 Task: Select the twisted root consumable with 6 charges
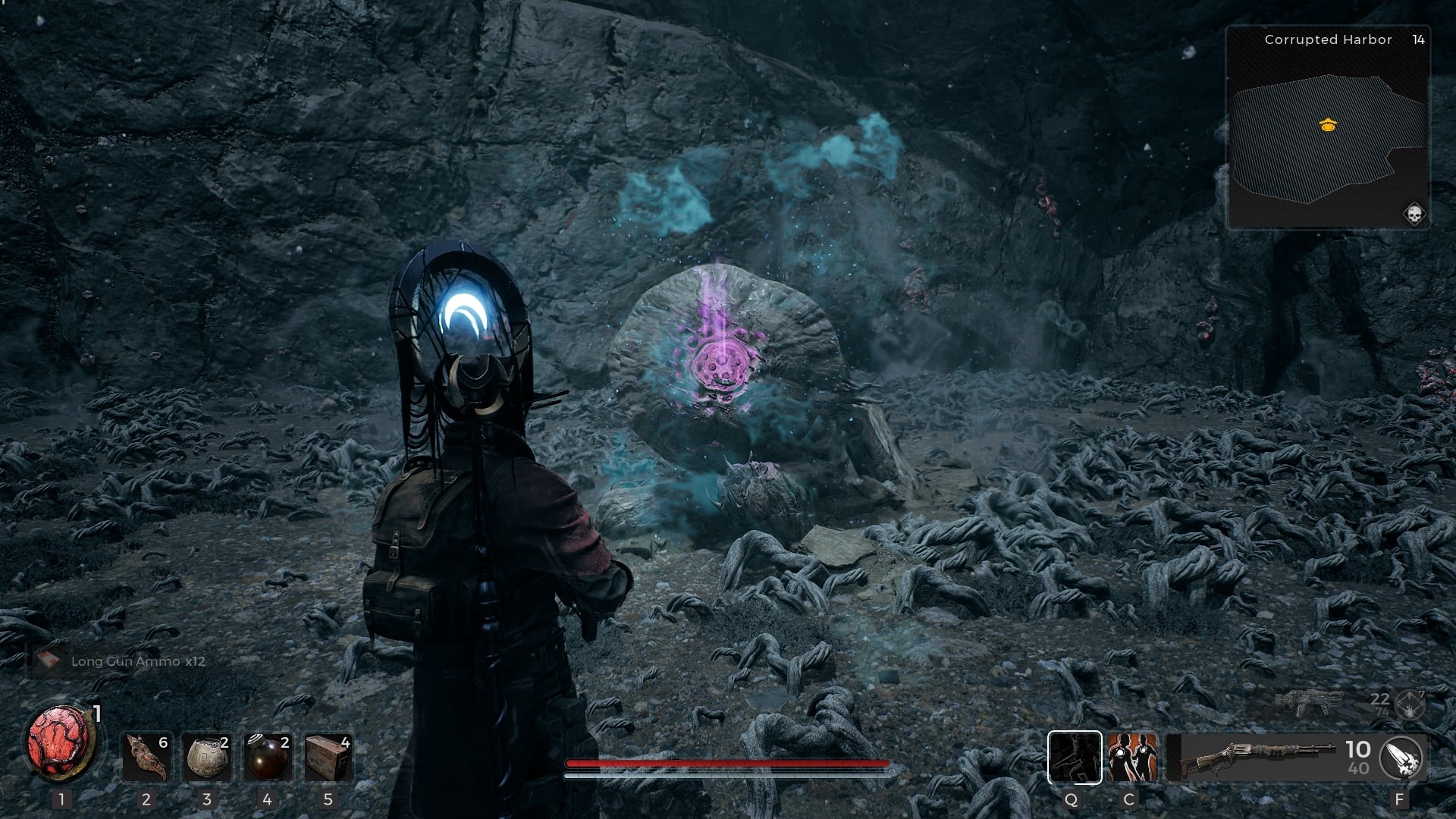point(146,757)
